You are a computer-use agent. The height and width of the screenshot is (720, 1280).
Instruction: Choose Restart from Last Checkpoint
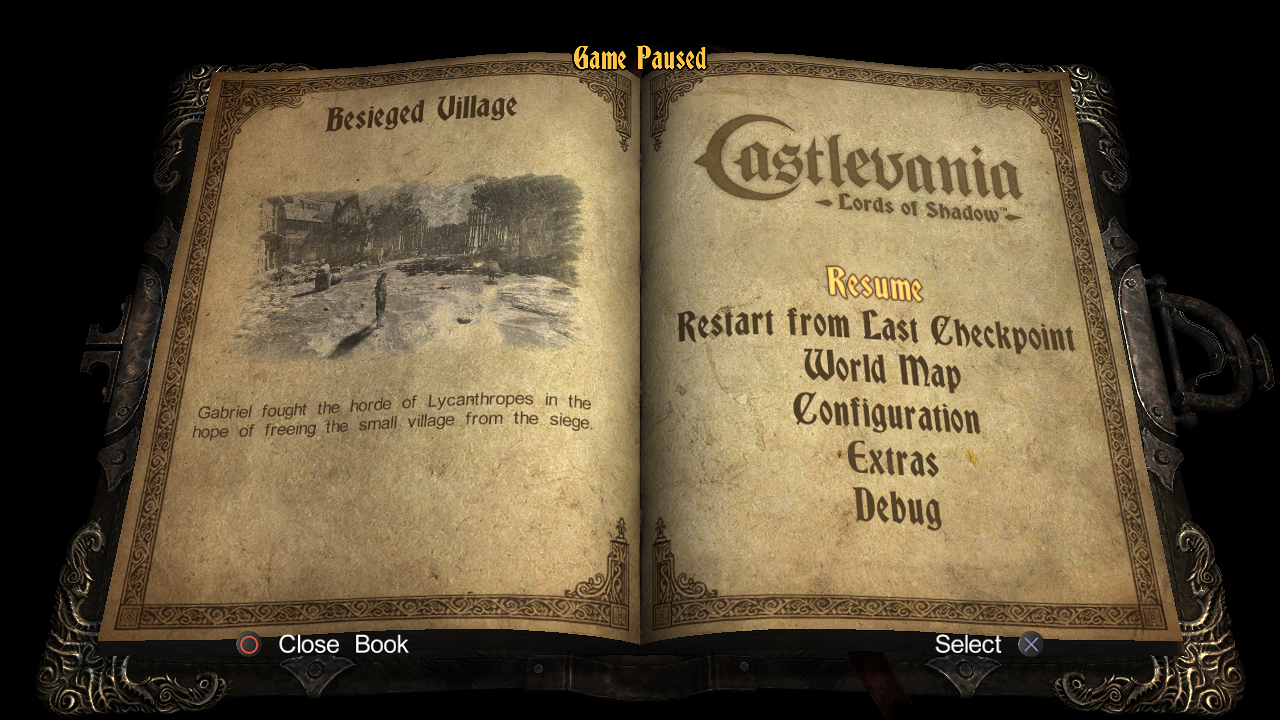point(876,329)
